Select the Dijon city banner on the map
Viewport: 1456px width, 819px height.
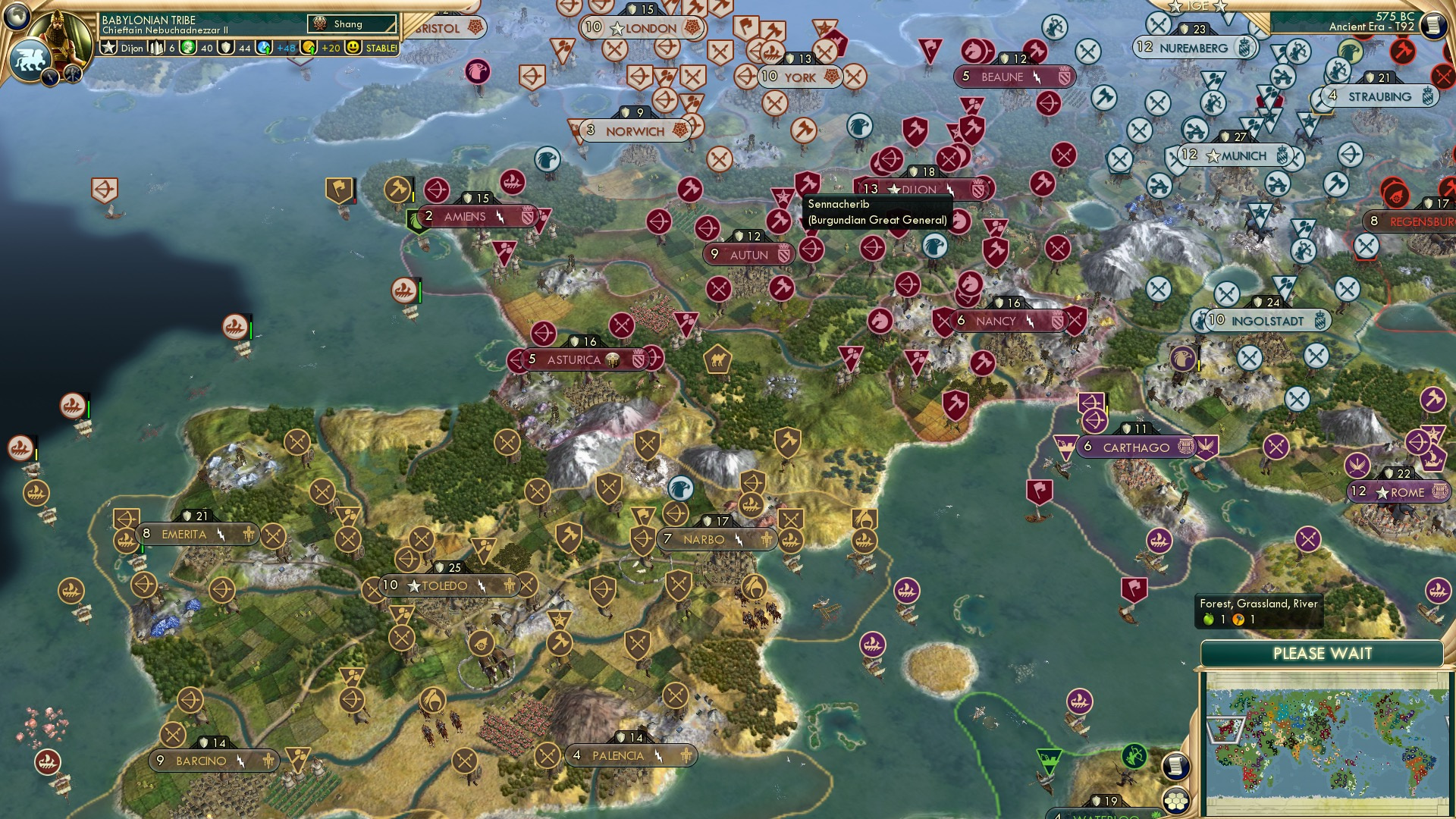pyautogui.click(x=908, y=188)
